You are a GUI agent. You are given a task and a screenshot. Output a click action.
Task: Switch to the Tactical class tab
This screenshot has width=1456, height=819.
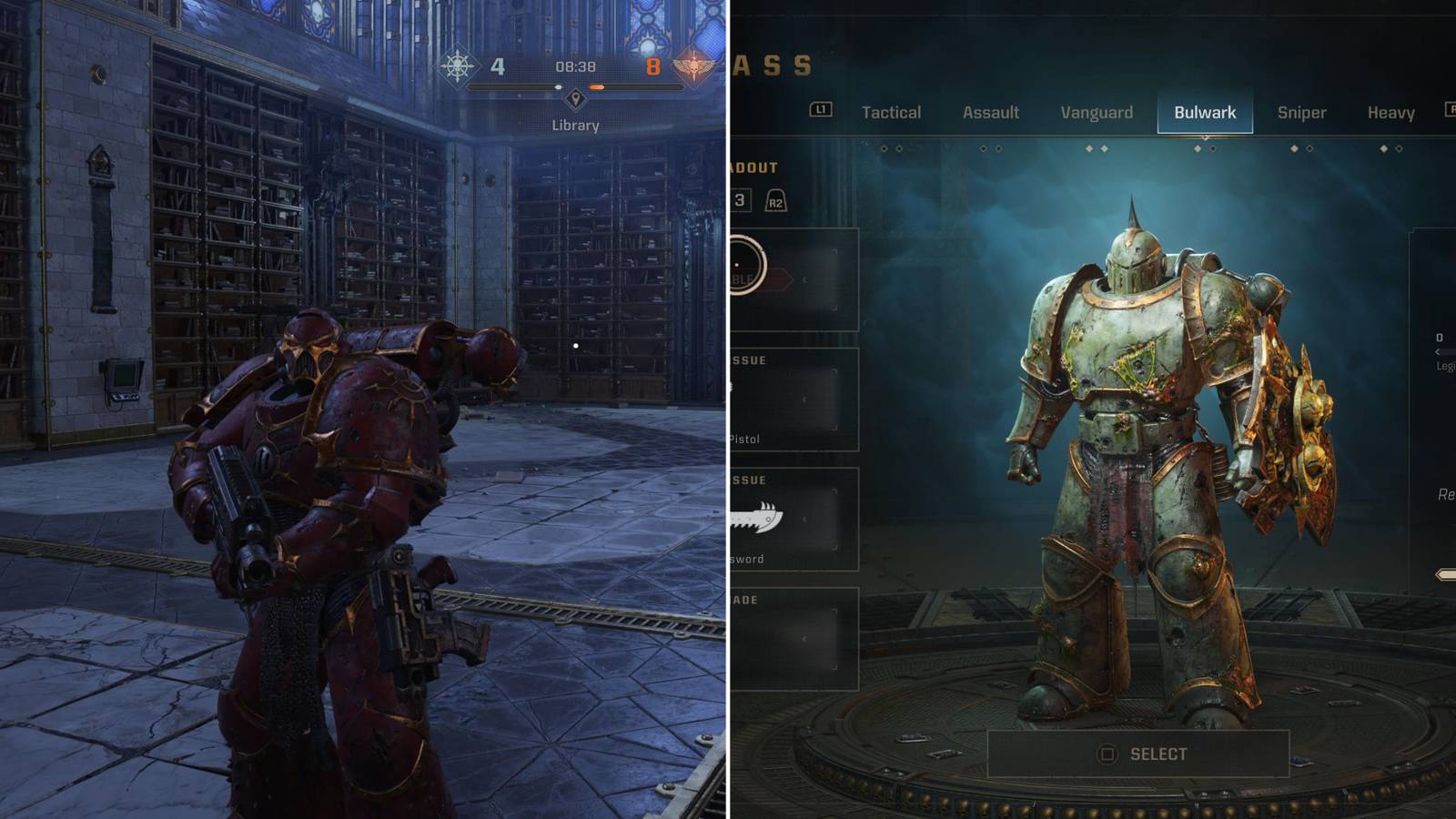[890, 111]
